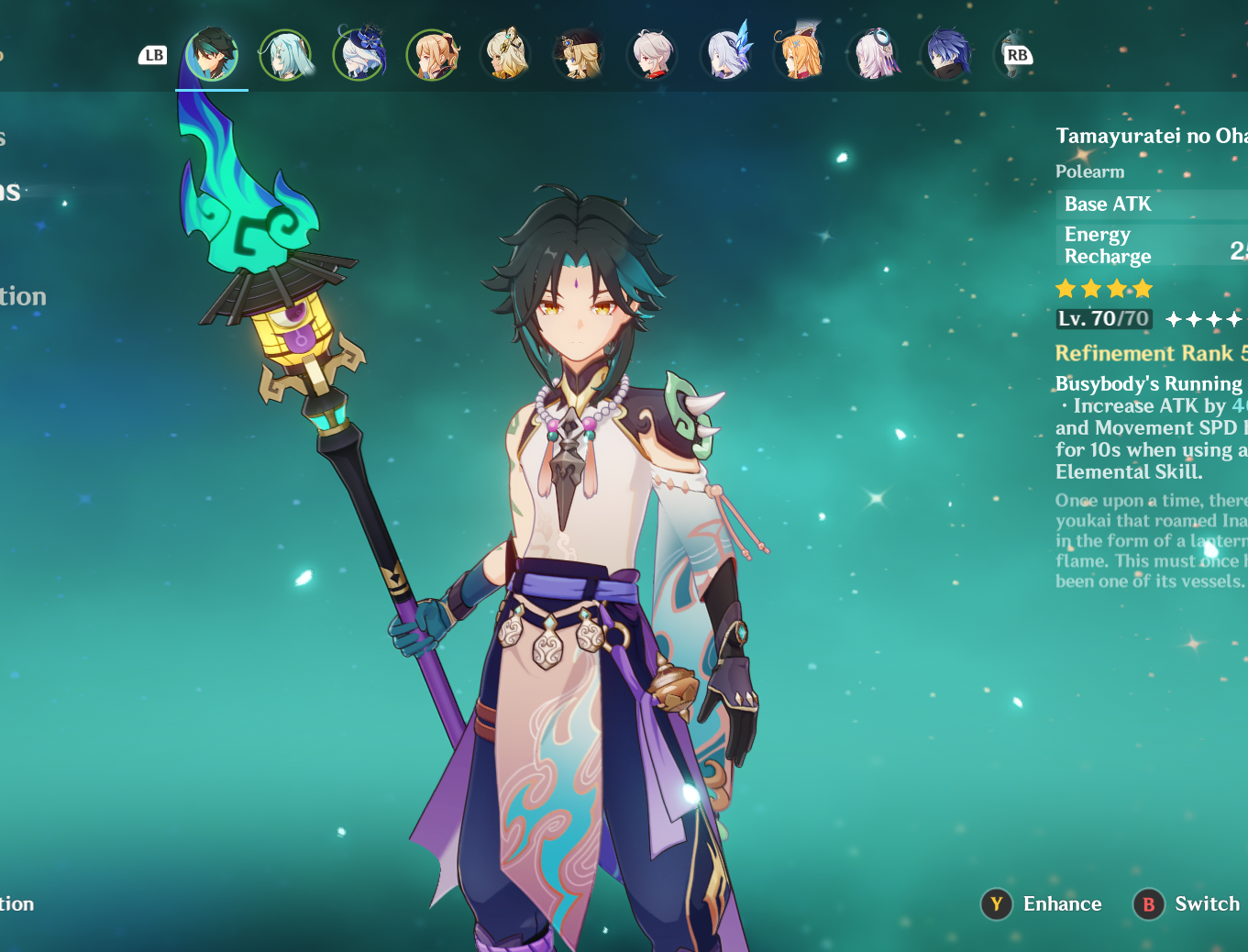Pick the blonde character with the gold hair ornament
The width and height of the screenshot is (1248, 952).
[x=505, y=55]
